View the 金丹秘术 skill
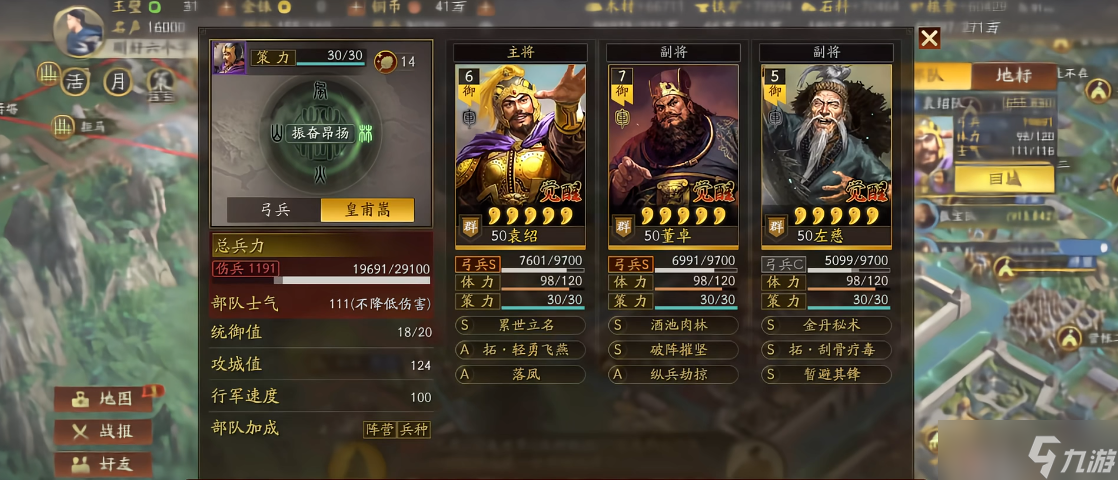Image resolution: width=1118 pixels, height=480 pixels. (x=825, y=325)
